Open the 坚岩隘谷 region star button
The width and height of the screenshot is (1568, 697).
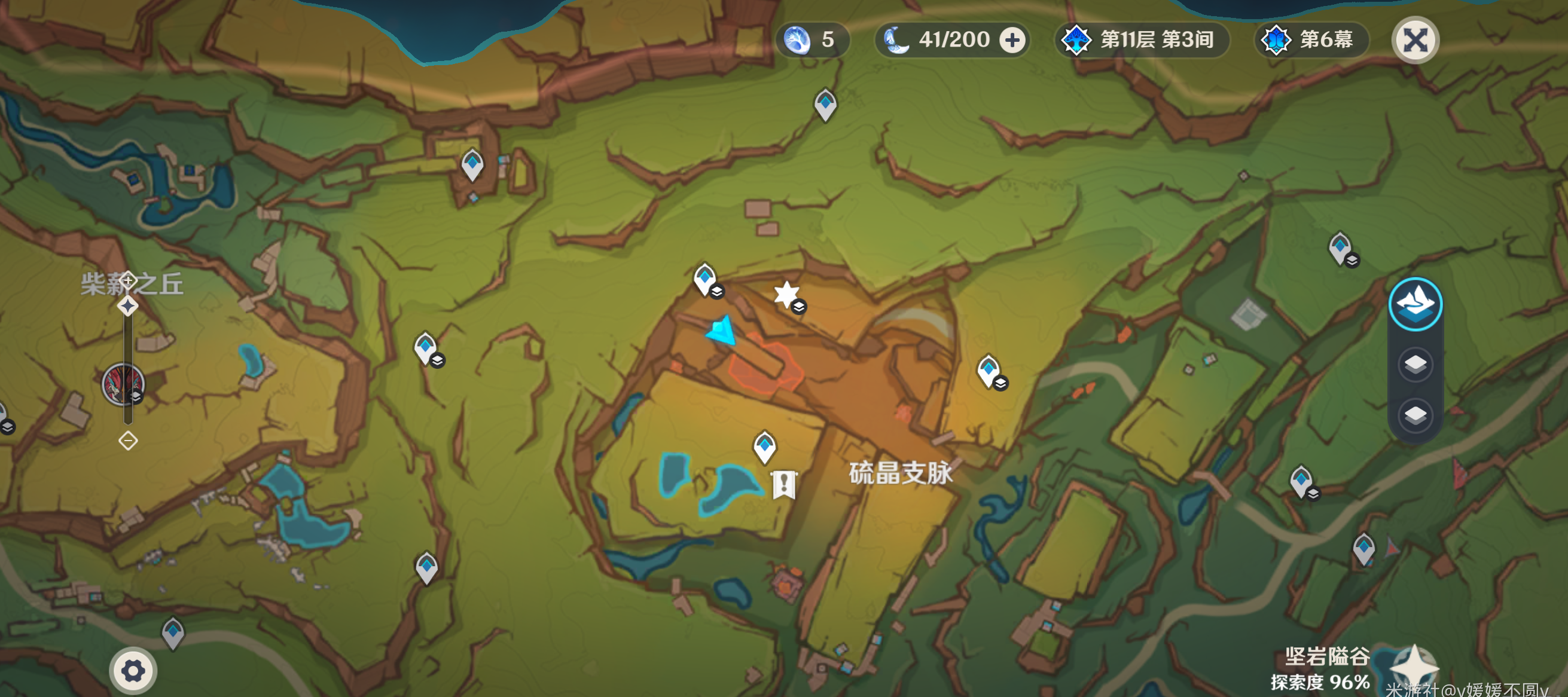(1413, 668)
